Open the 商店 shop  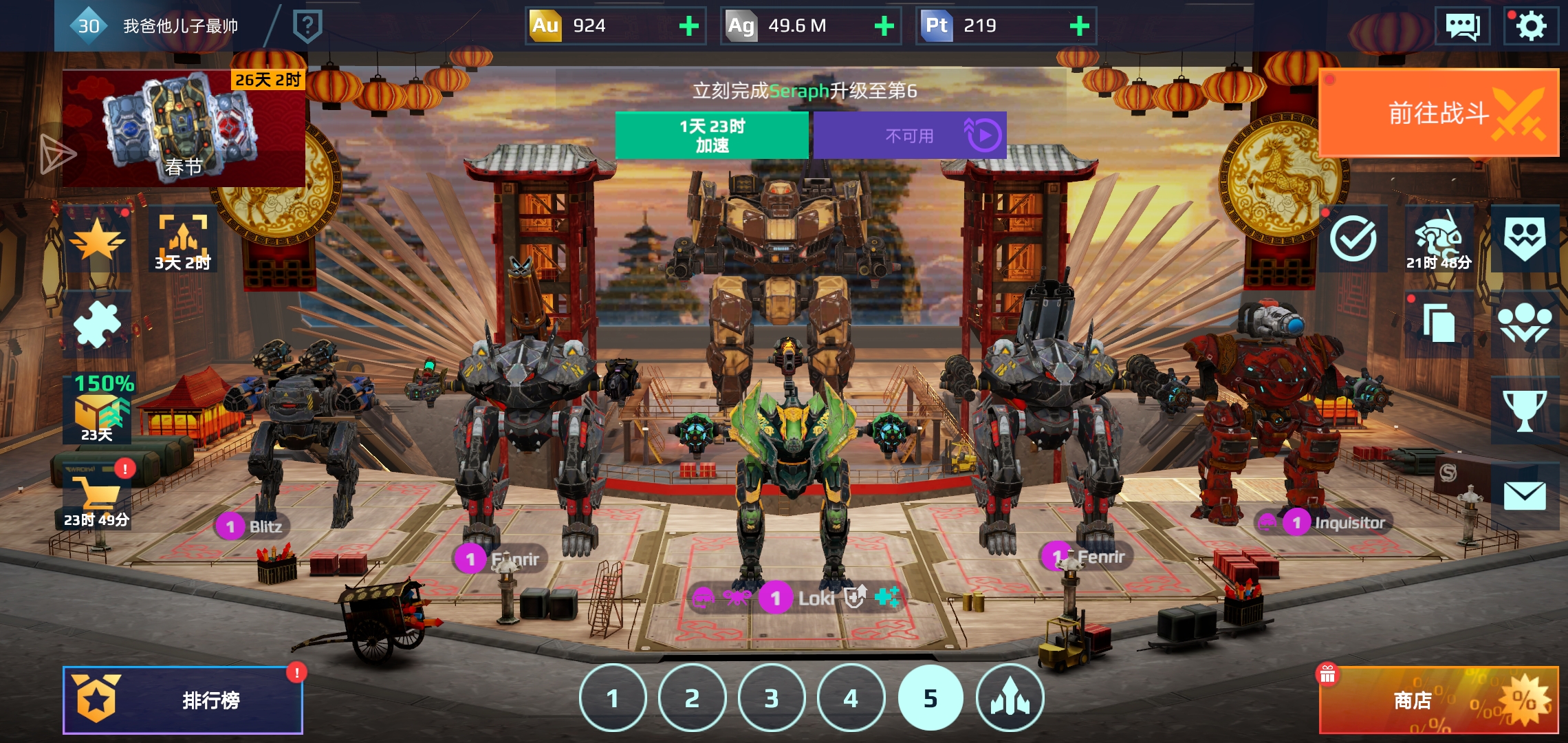[1439, 700]
